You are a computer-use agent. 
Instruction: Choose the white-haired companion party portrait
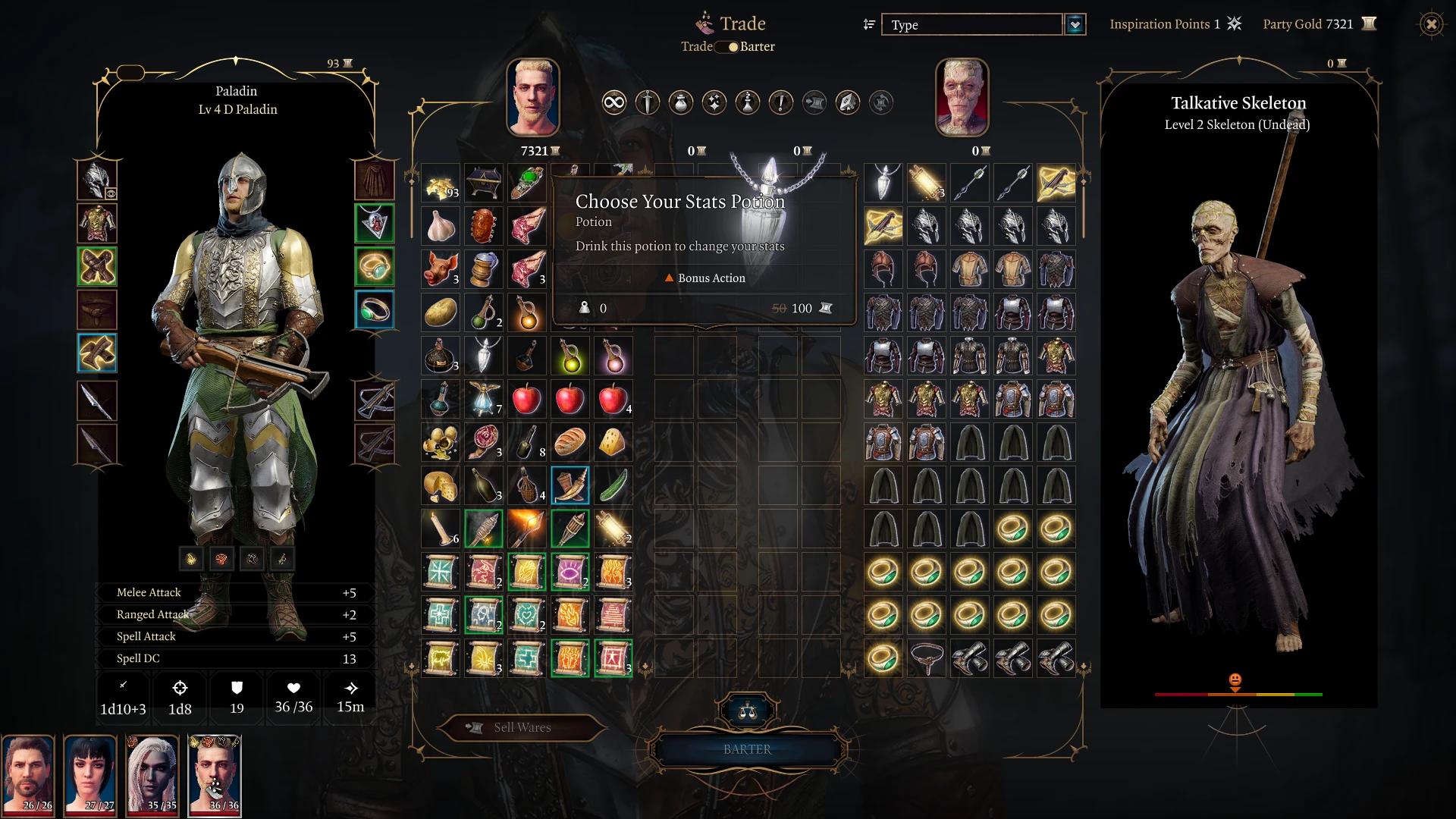point(152,775)
